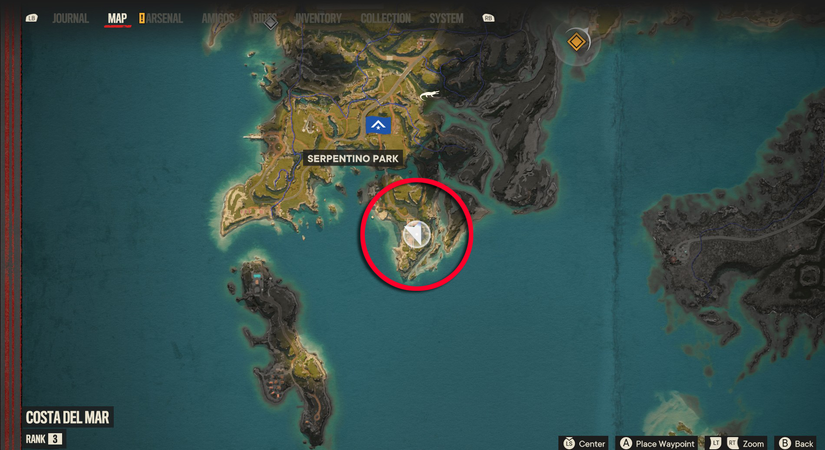Image resolution: width=825 pixels, height=450 pixels.
Task: Go to the Amigos tab
Action: pyautogui.click(x=218, y=18)
